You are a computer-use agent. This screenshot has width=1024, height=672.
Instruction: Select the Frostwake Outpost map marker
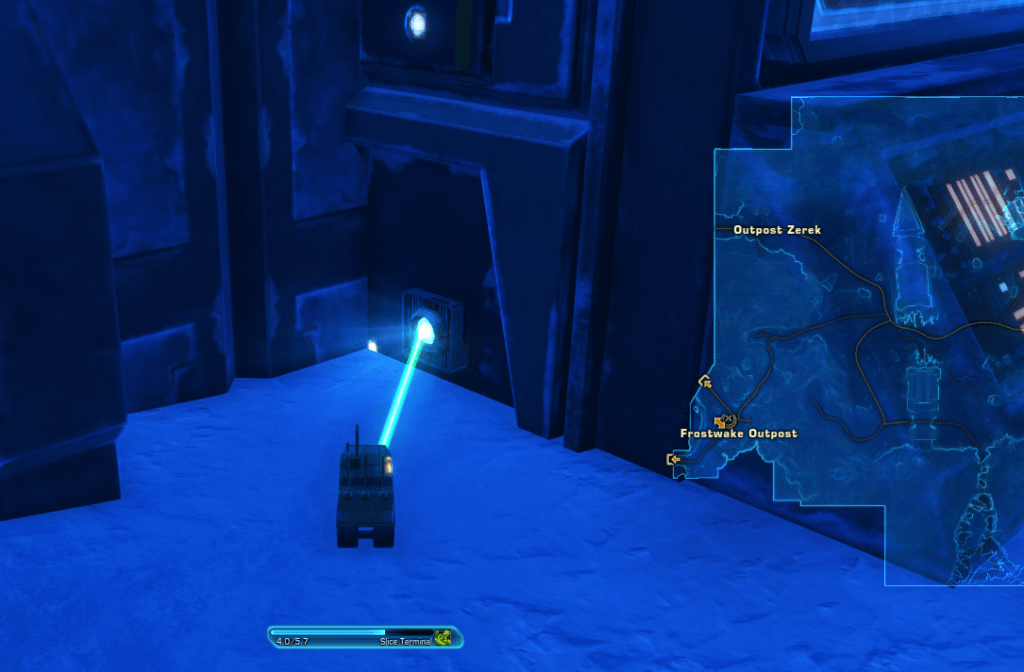tap(725, 421)
